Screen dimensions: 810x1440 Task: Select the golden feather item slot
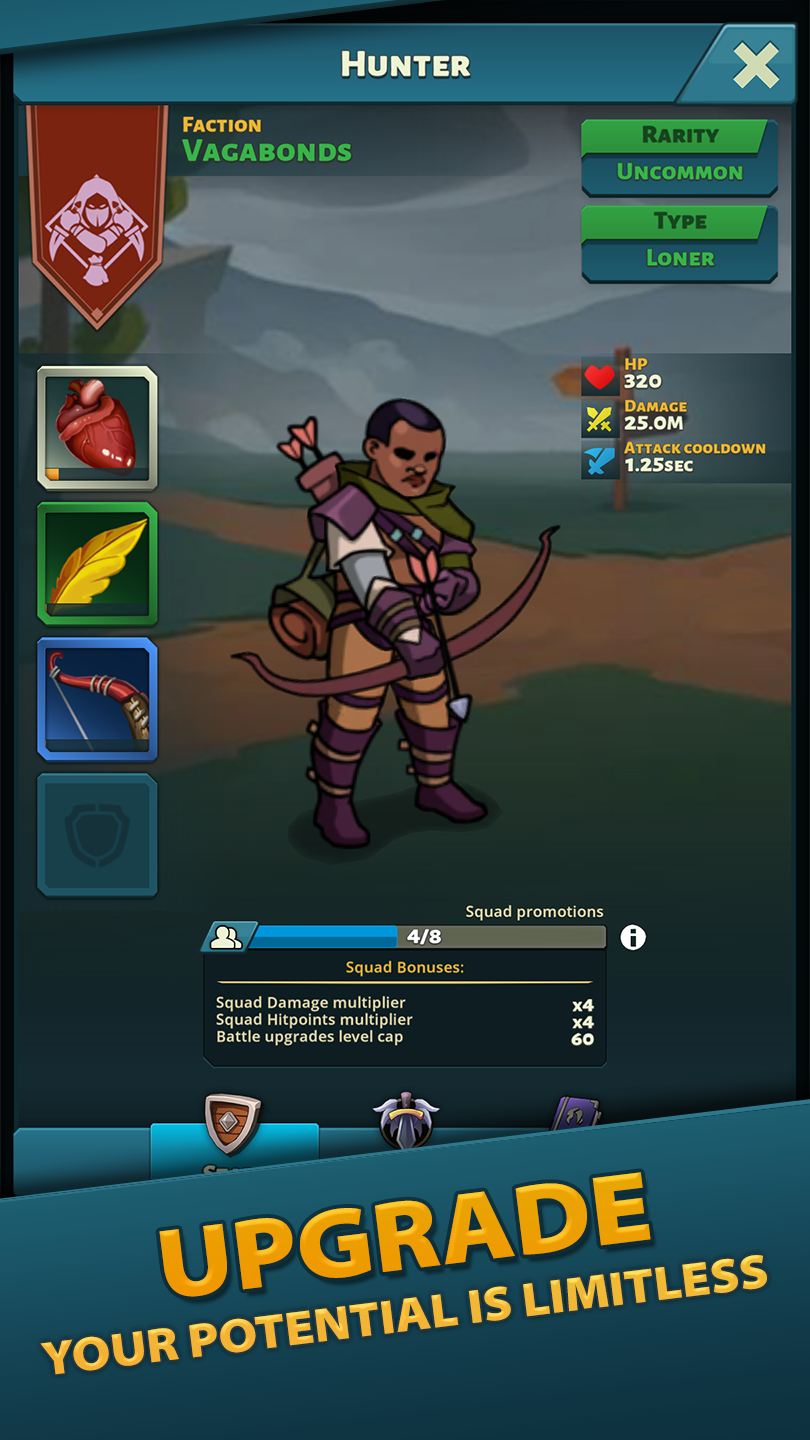click(x=97, y=563)
